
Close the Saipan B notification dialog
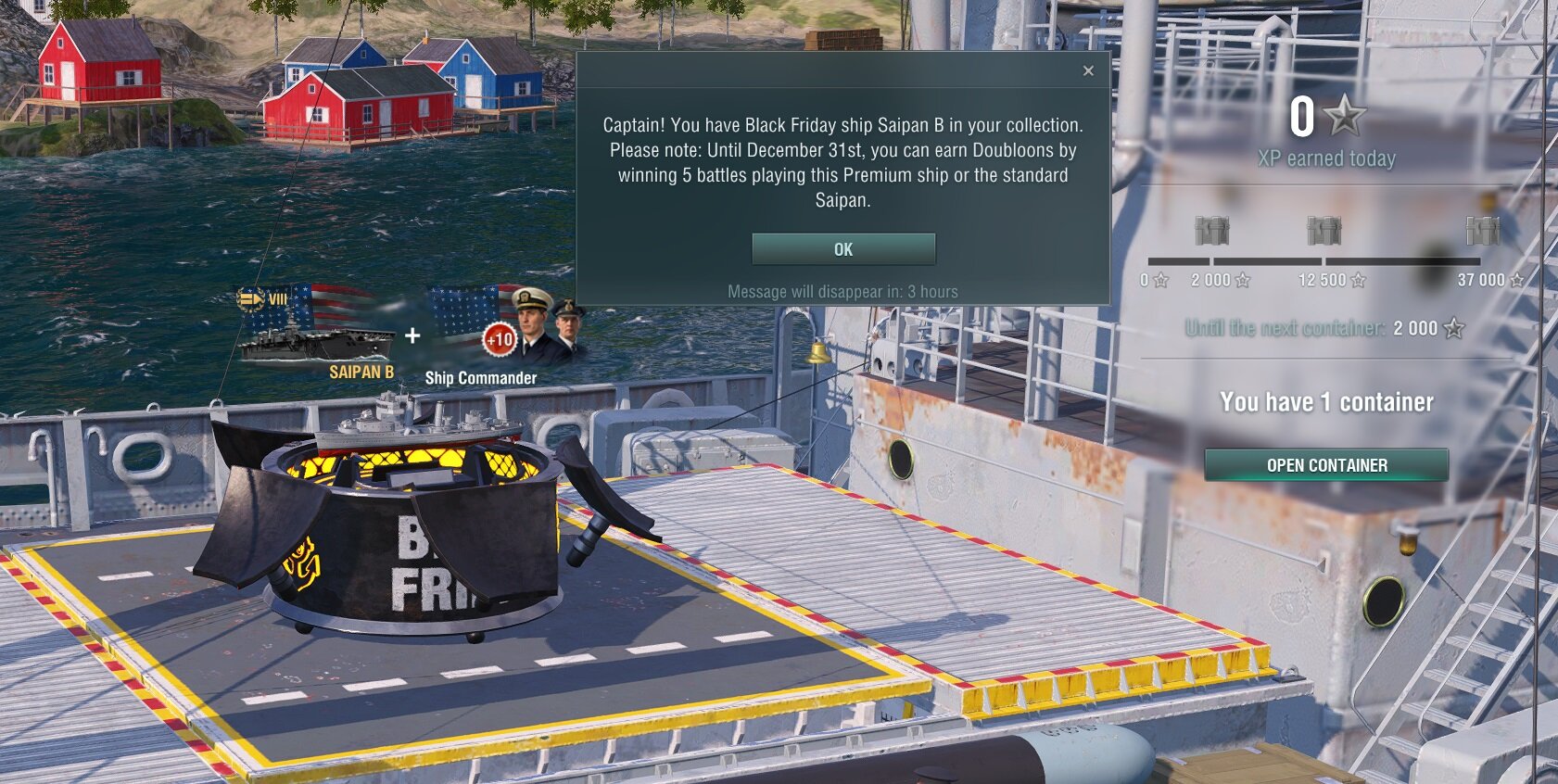(x=1088, y=70)
